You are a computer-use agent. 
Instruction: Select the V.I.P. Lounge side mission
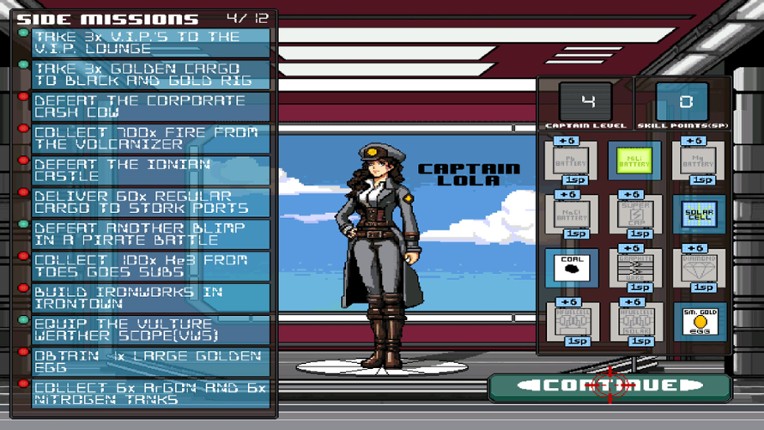coord(151,43)
